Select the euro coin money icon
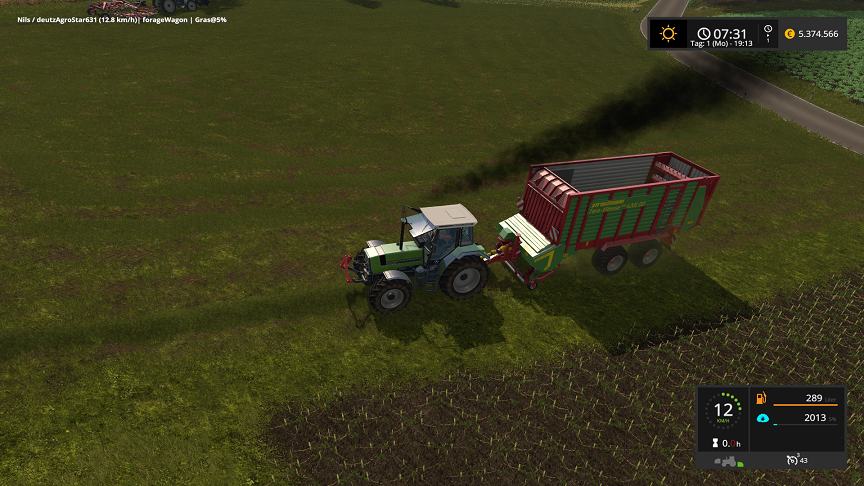This screenshot has height=486, width=864. [788, 34]
